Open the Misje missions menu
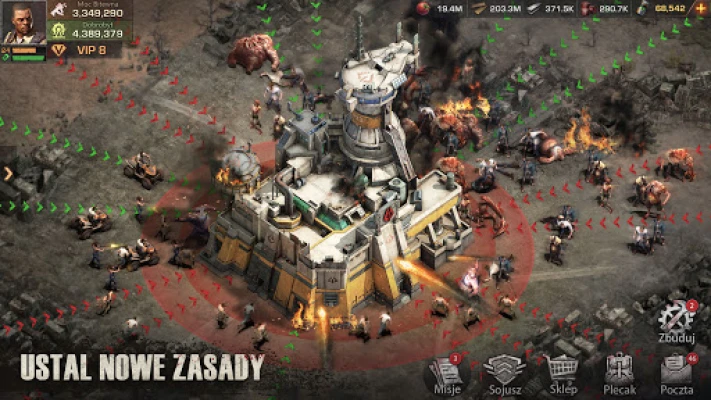This screenshot has height=400, width=711. [x=444, y=372]
